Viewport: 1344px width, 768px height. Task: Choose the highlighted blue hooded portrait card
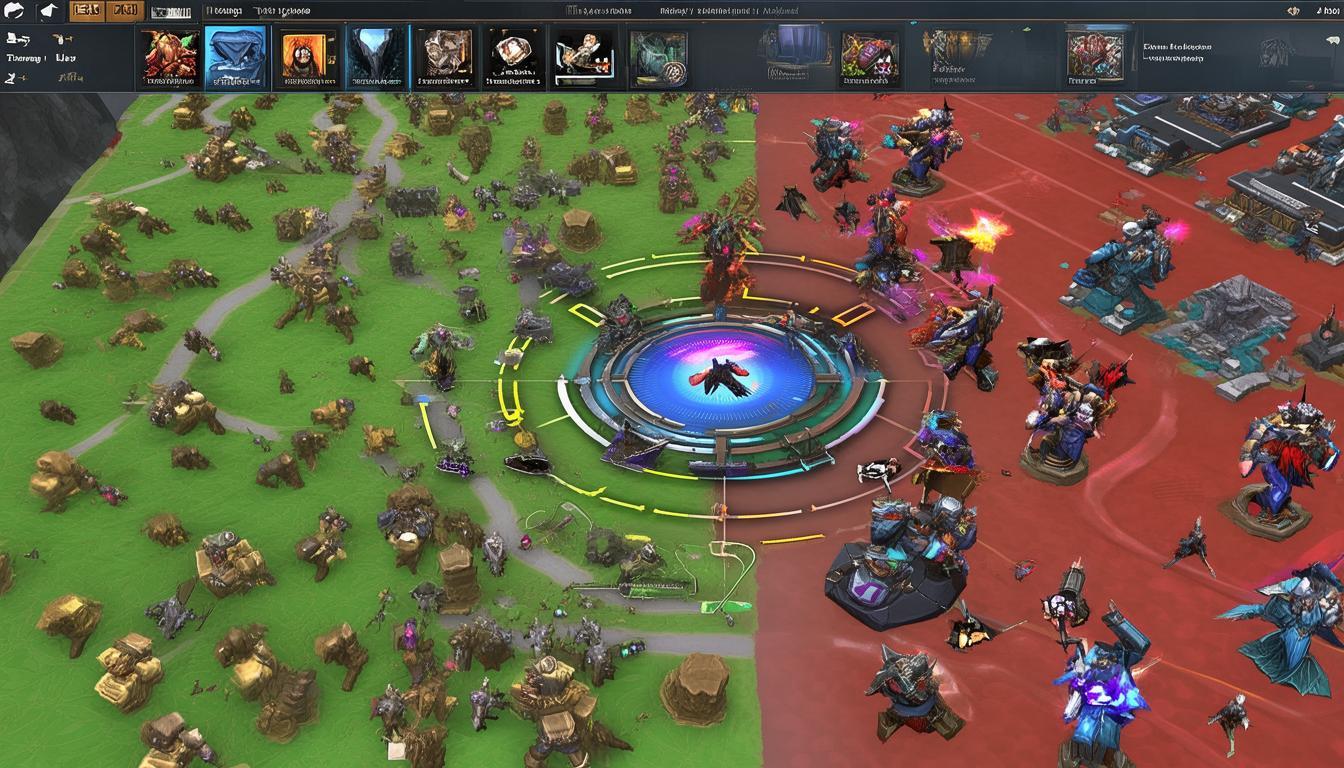(x=236, y=58)
